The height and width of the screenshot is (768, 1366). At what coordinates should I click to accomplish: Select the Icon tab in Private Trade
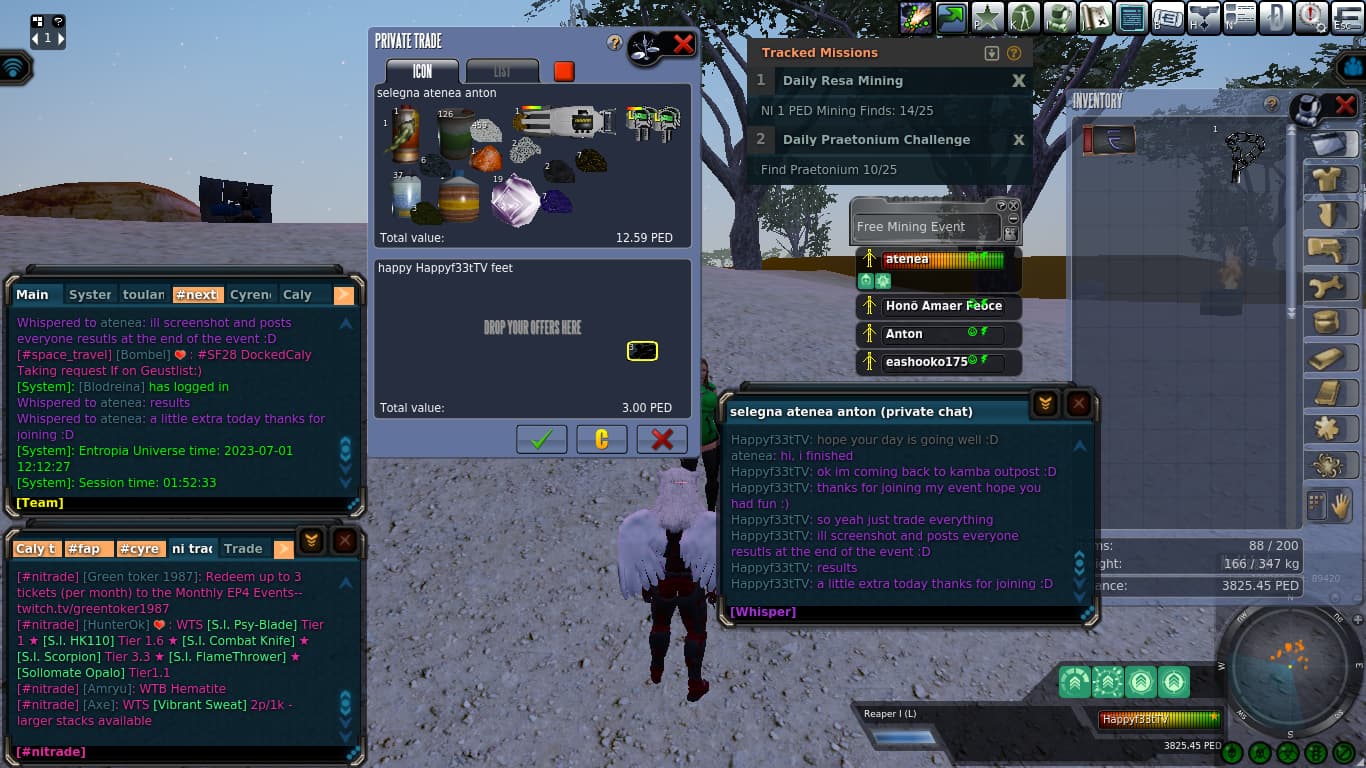(x=422, y=71)
